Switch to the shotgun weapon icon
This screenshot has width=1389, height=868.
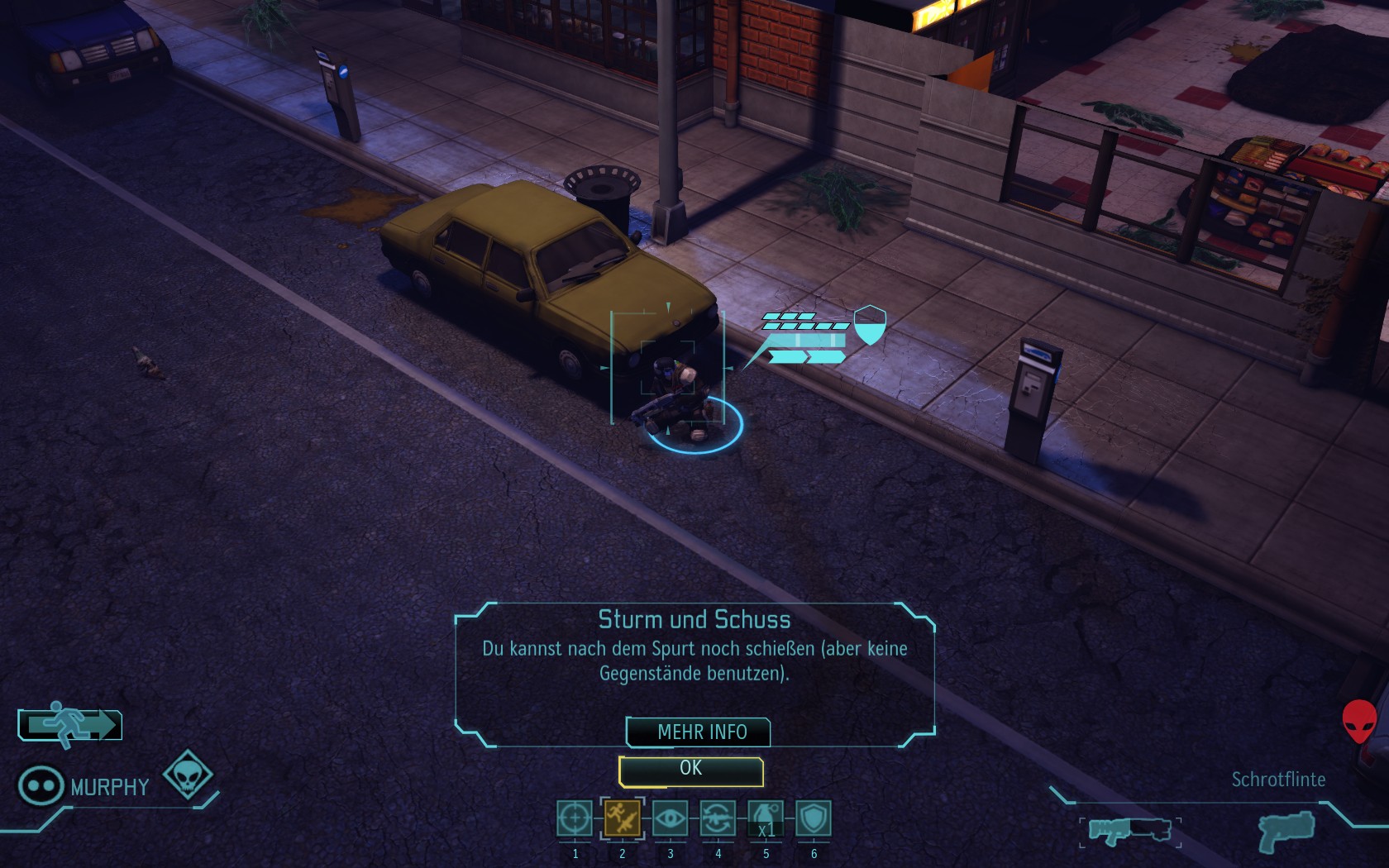point(1129,829)
